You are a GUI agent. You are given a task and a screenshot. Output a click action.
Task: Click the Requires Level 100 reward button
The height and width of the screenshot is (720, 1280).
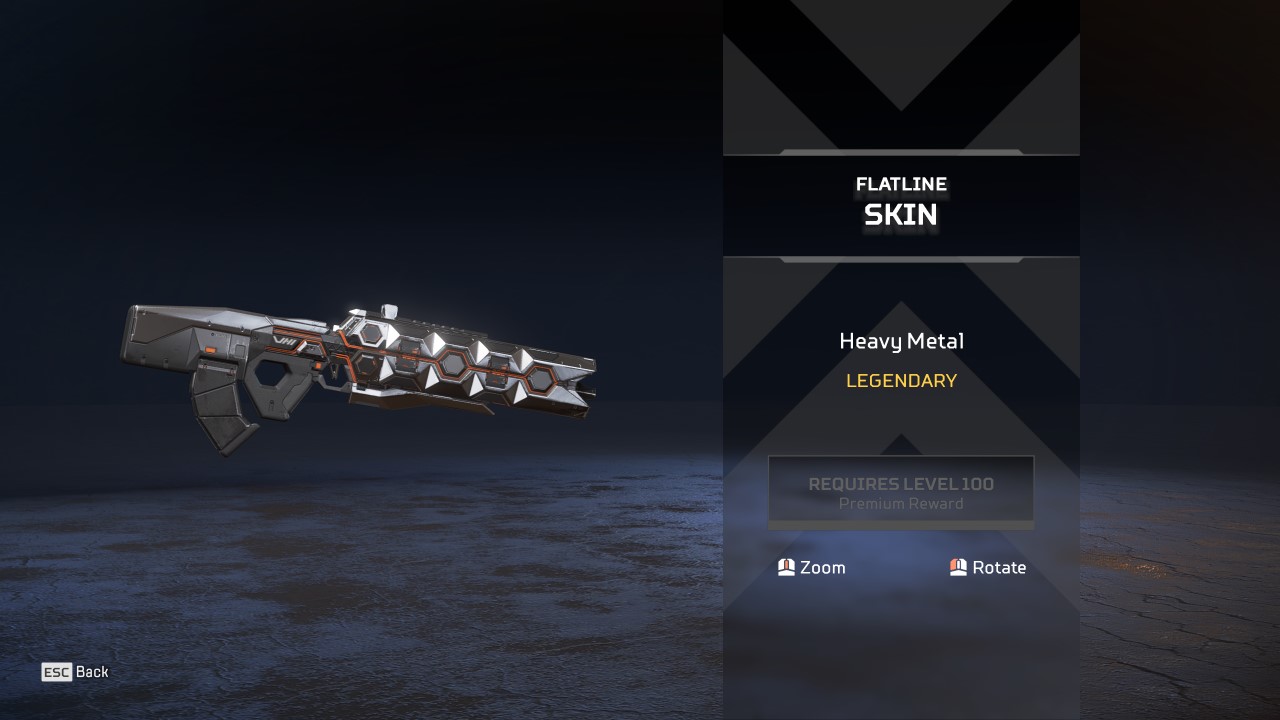coord(900,492)
